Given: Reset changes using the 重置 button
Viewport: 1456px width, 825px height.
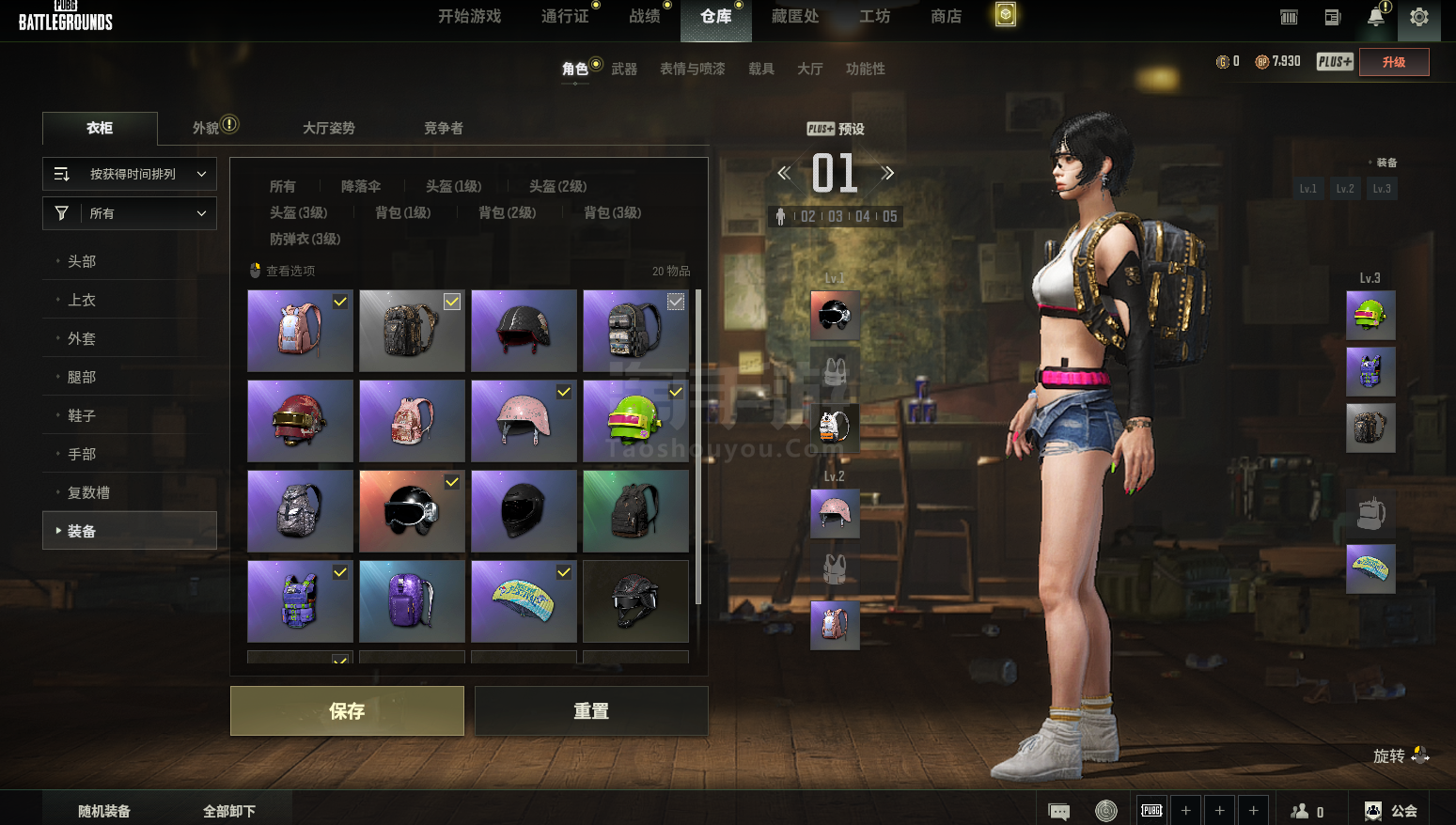Looking at the screenshot, I should point(591,710).
